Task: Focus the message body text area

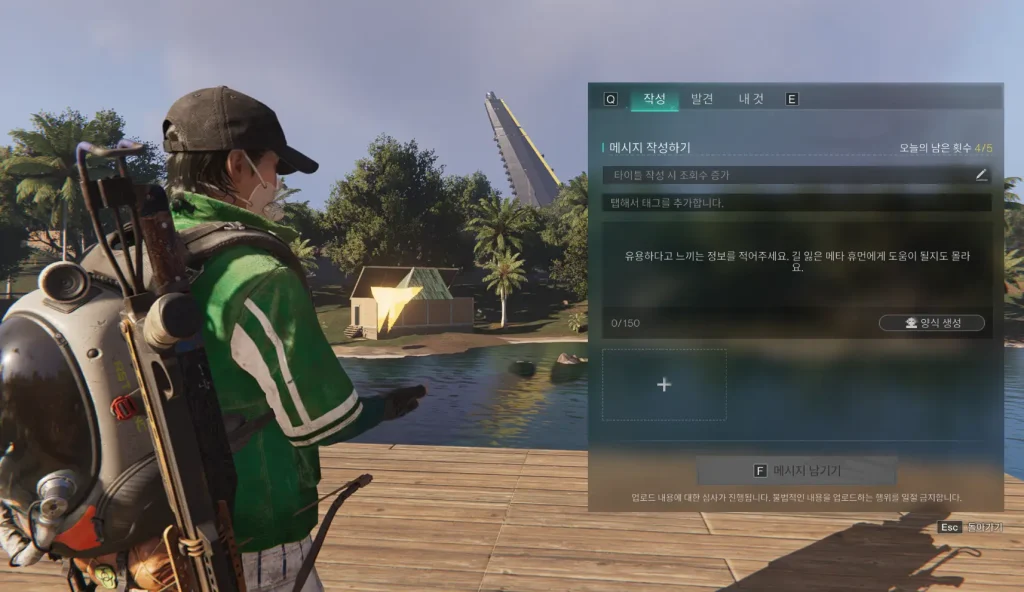Action: tap(796, 265)
